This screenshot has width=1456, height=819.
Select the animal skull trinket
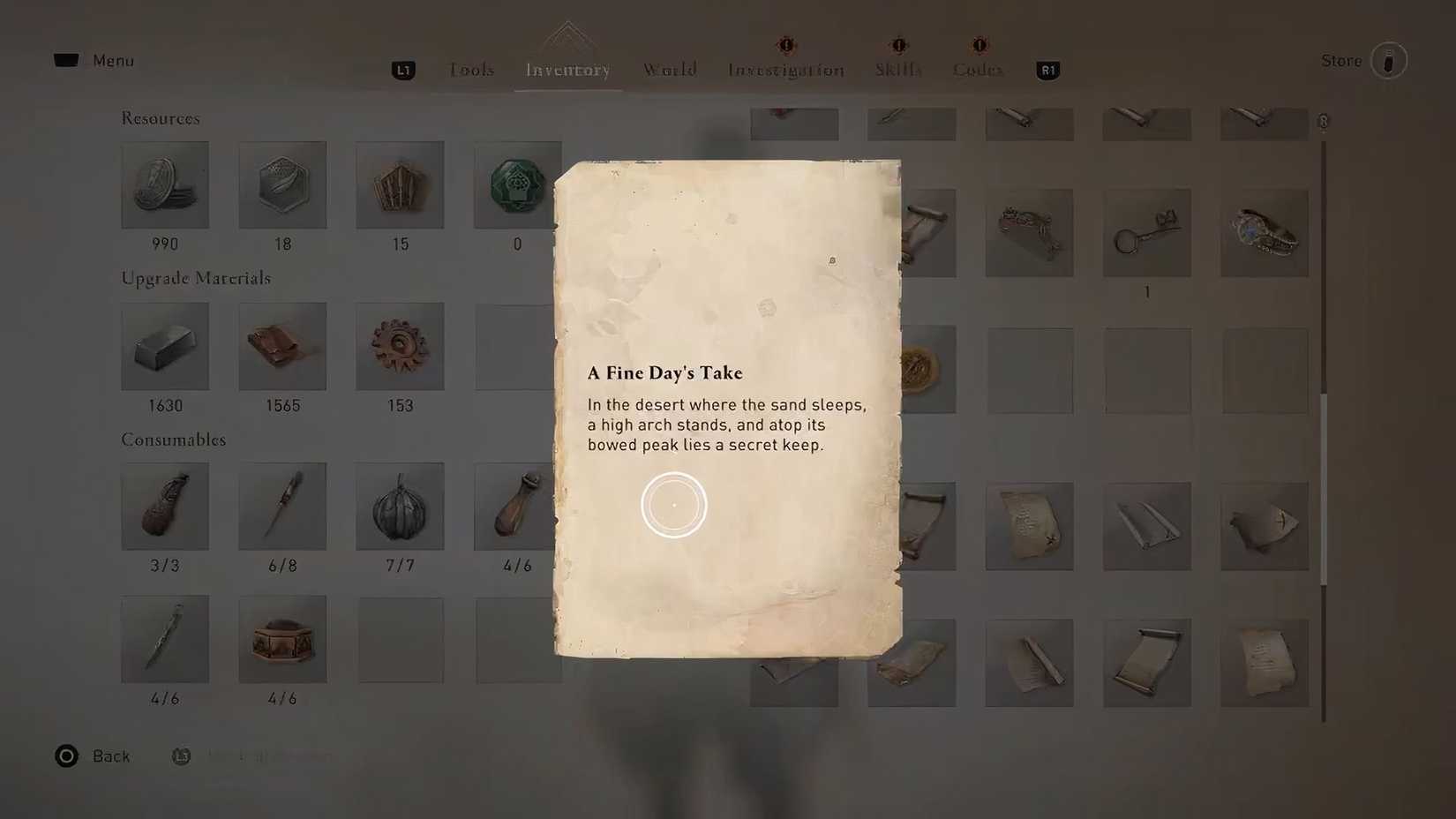point(1265,232)
